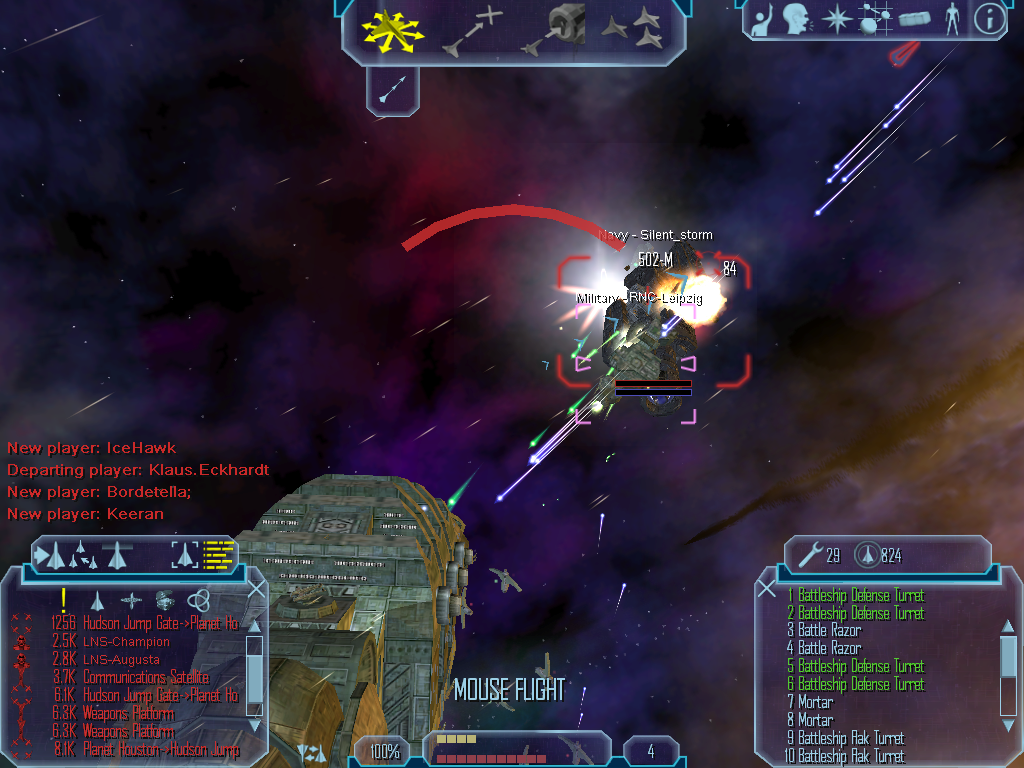
Task: Filter contacts by the ships tab
Action: [97, 600]
